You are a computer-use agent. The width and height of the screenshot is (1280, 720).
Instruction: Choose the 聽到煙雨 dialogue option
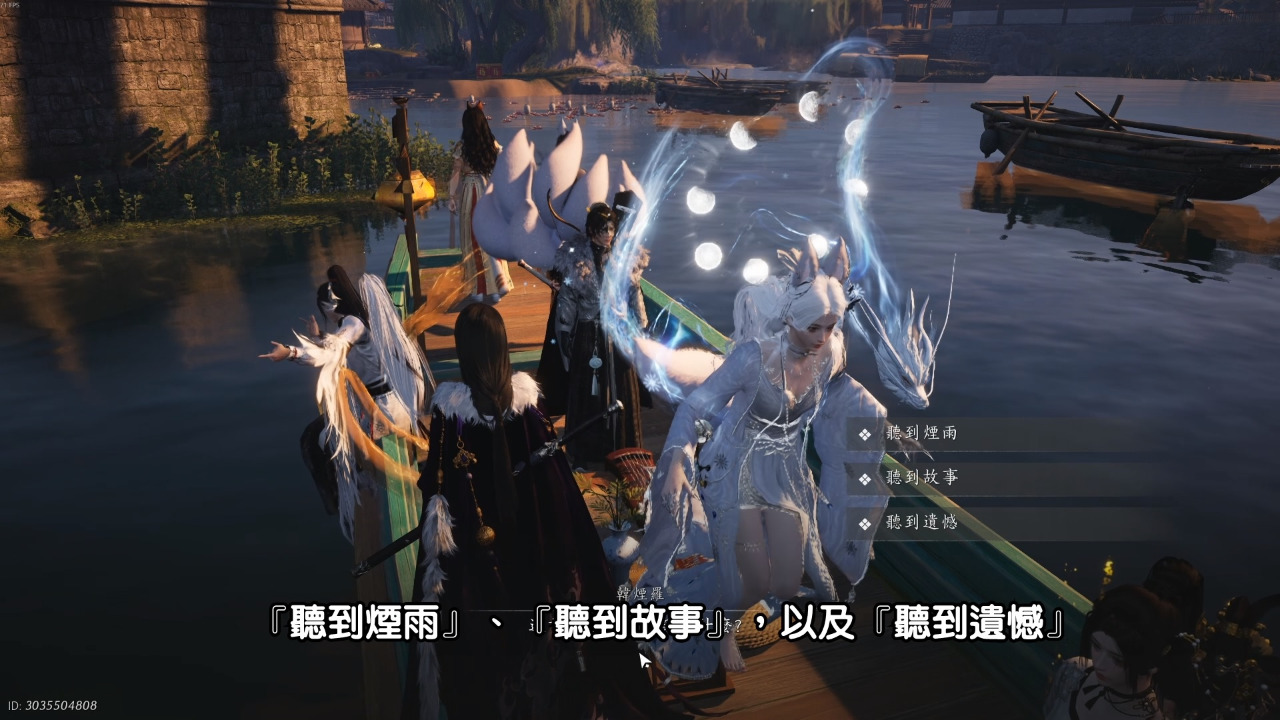[x=921, y=434]
